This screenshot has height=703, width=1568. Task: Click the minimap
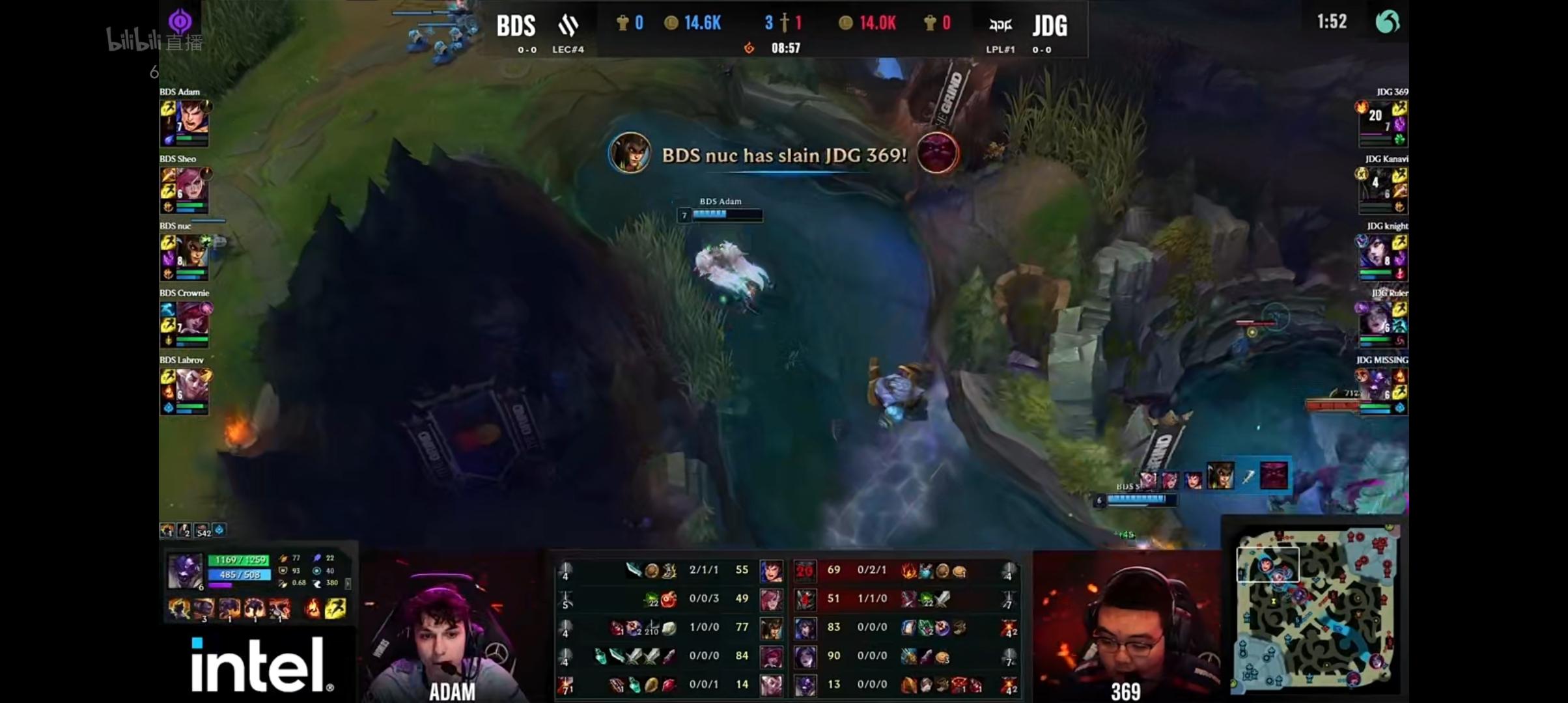(x=1314, y=609)
